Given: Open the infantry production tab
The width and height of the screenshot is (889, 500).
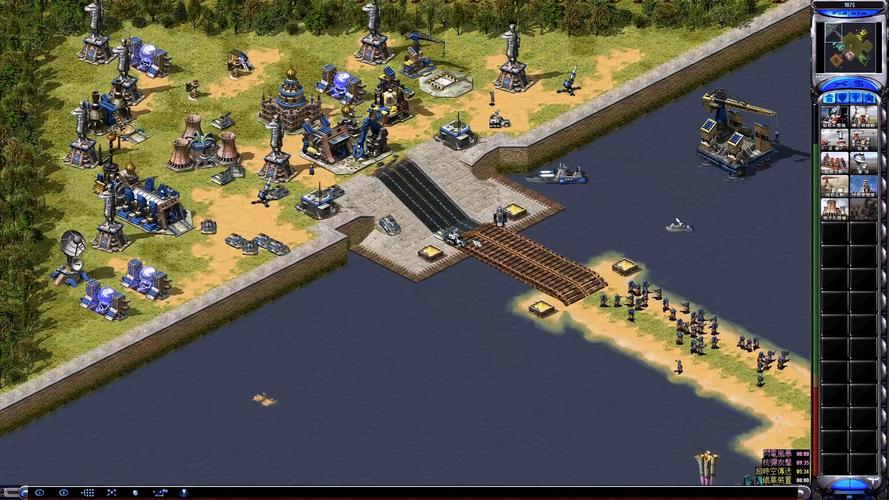Looking at the screenshot, I should 856,98.
